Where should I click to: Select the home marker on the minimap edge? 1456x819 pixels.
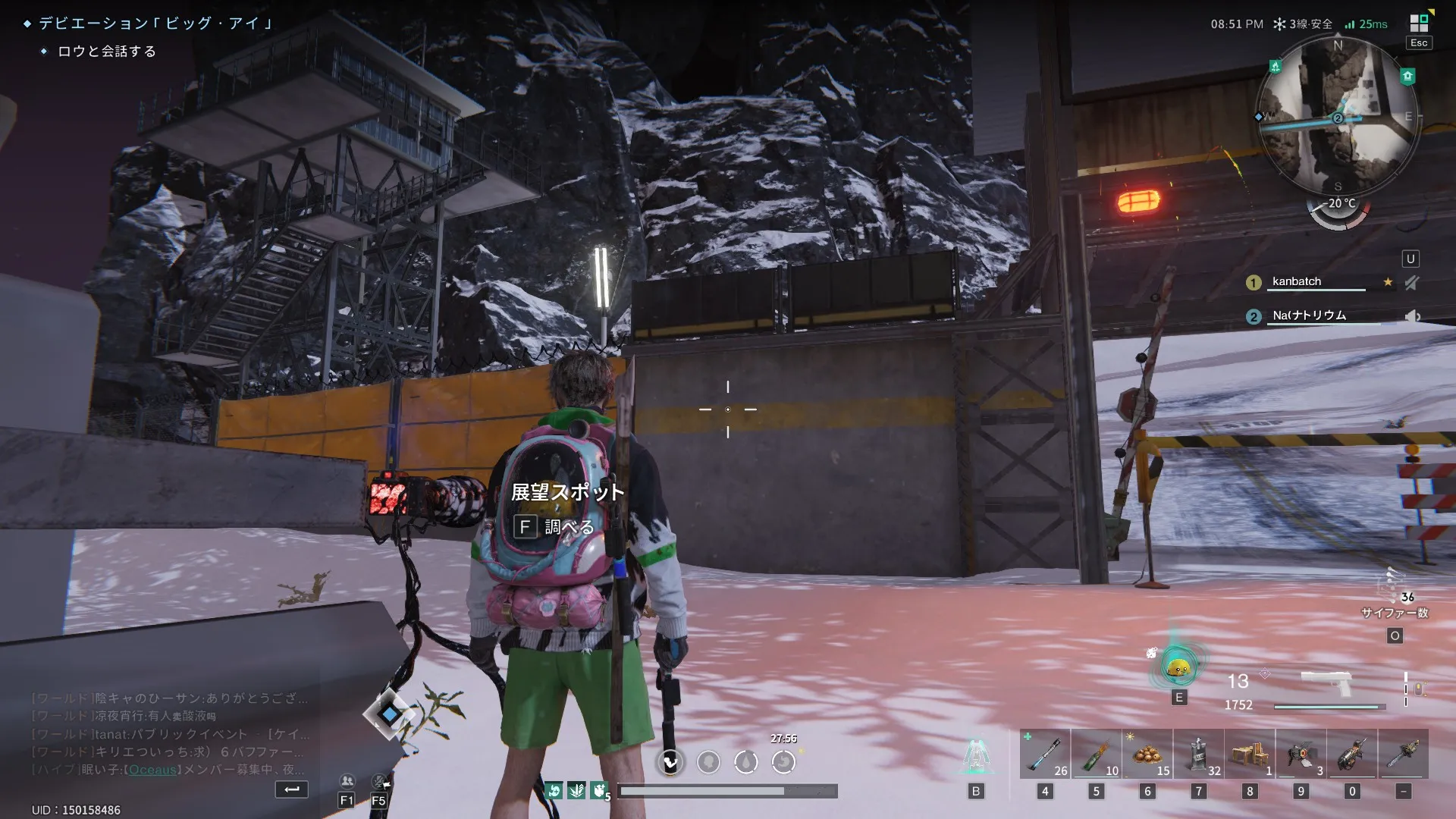[x=1407, y=76]
